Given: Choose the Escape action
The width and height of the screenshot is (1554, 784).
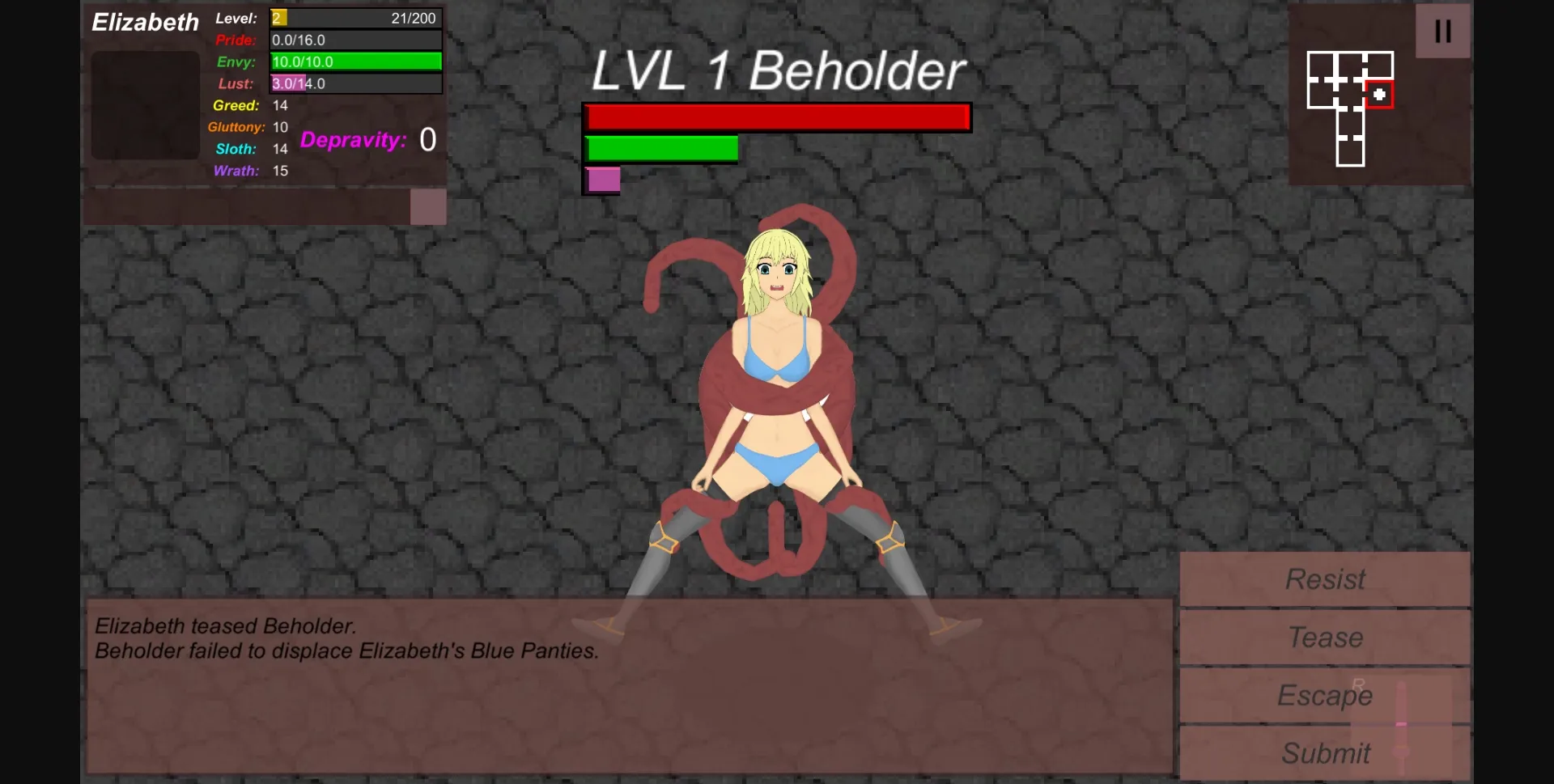Looking at the screenshot, I should pyautogui.click(x=1324, y=695).
